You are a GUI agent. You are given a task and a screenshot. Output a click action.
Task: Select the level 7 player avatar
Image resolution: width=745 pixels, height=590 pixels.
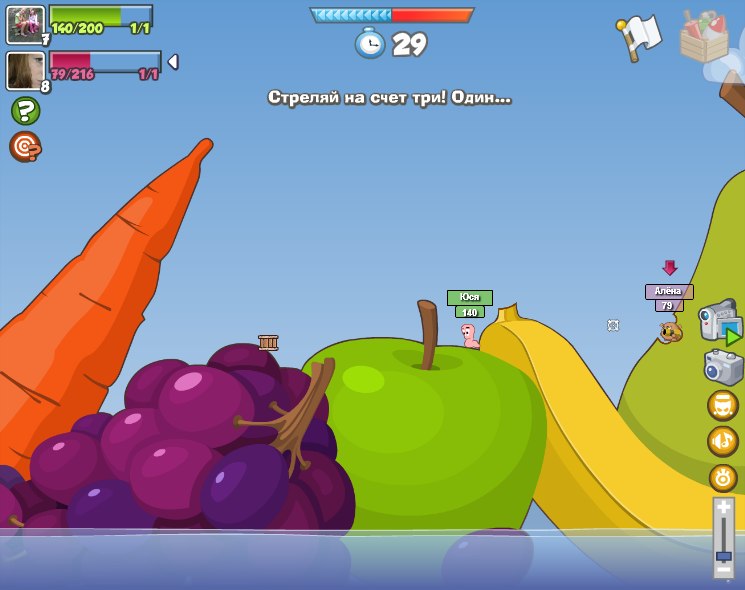click(25, 24)
